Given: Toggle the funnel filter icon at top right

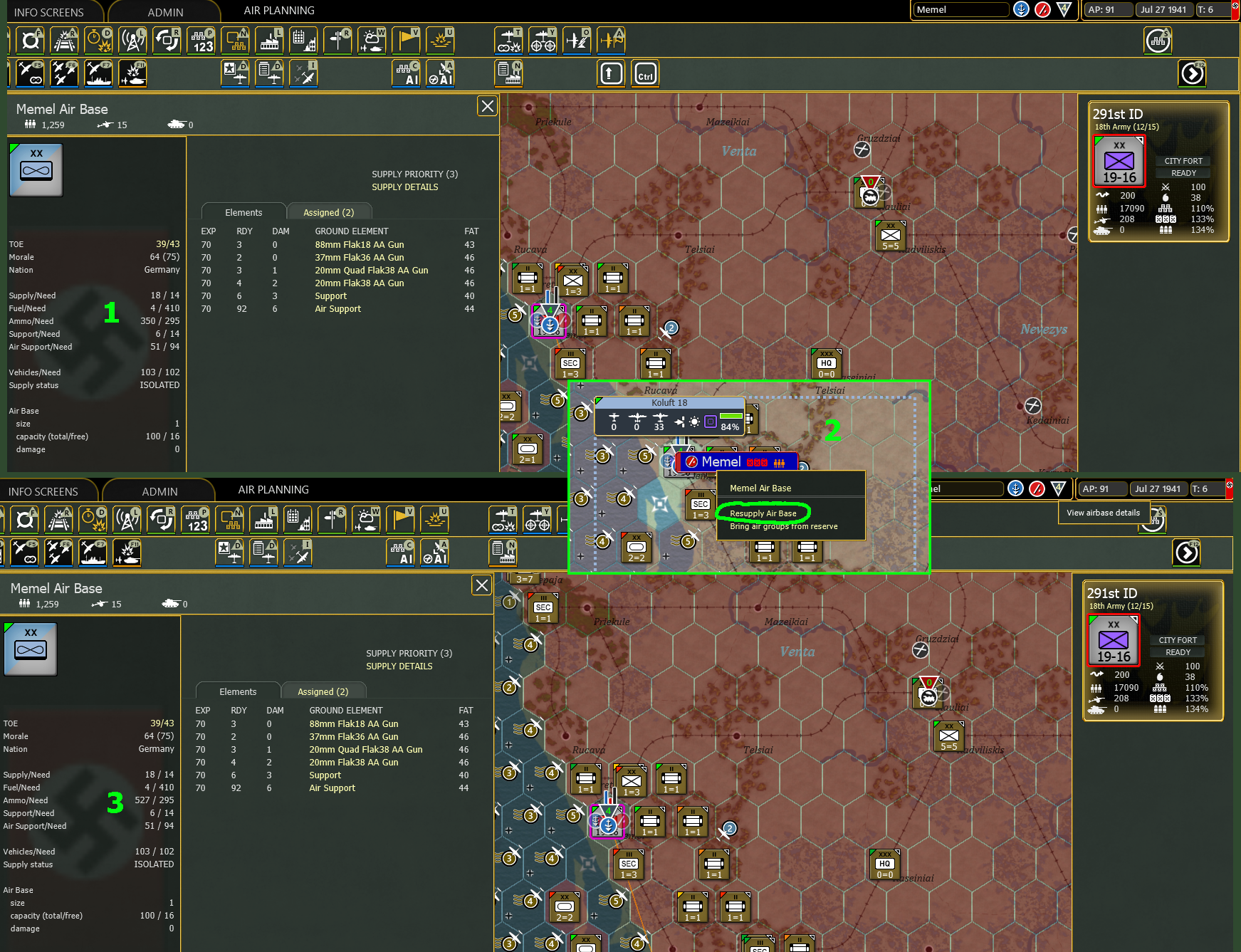Looking at the screenshot, I should pos(1062,10).
